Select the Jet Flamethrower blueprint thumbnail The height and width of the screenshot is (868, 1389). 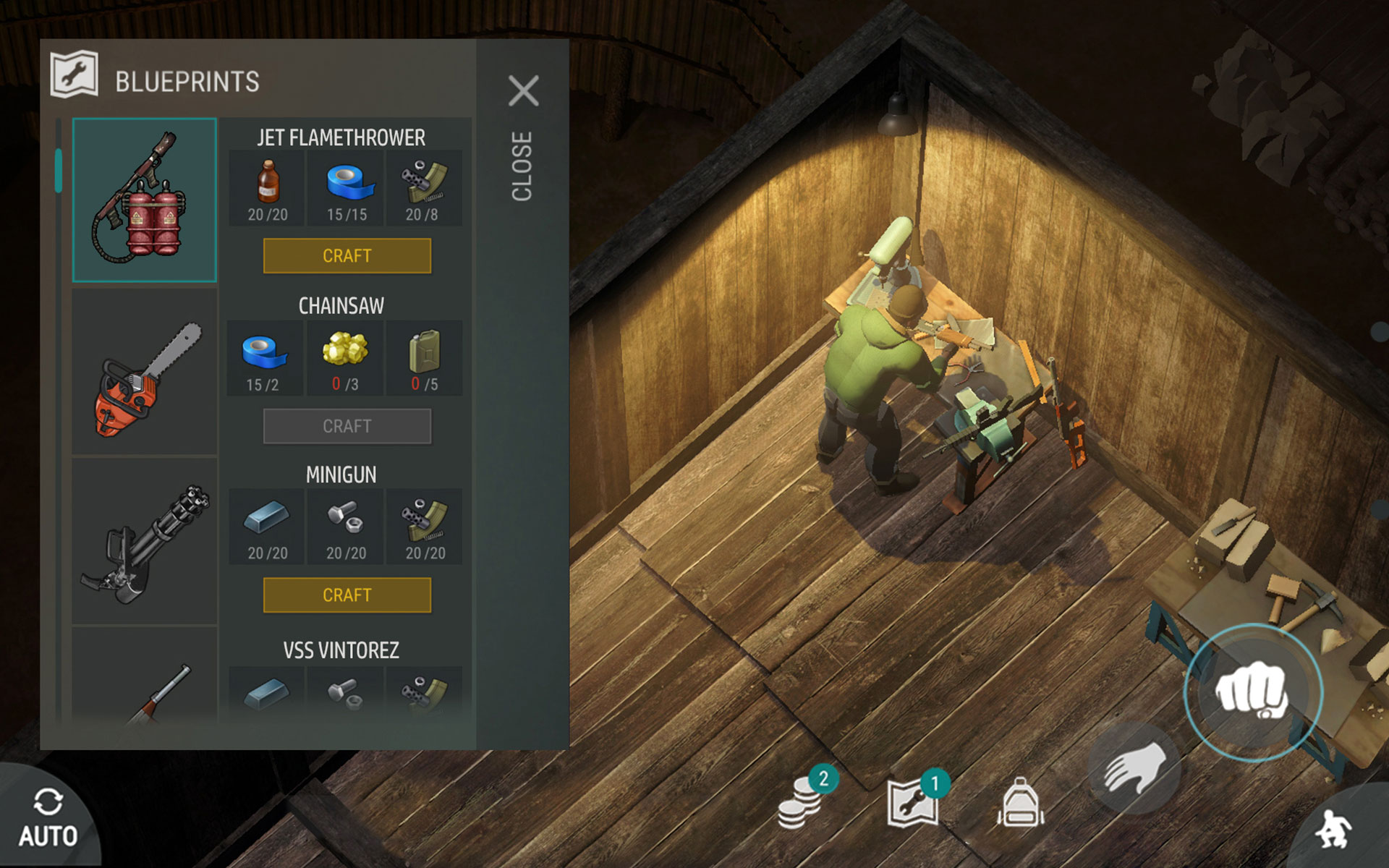click(145, 200)
